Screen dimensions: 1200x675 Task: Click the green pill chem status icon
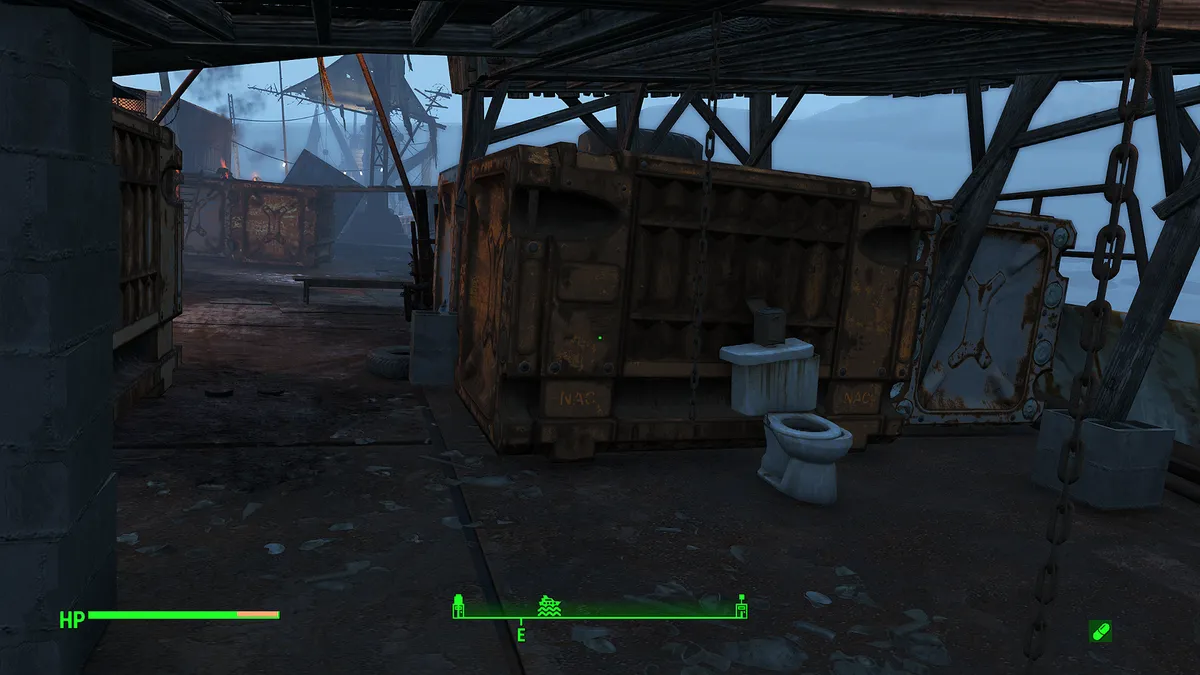point(1099,631)
